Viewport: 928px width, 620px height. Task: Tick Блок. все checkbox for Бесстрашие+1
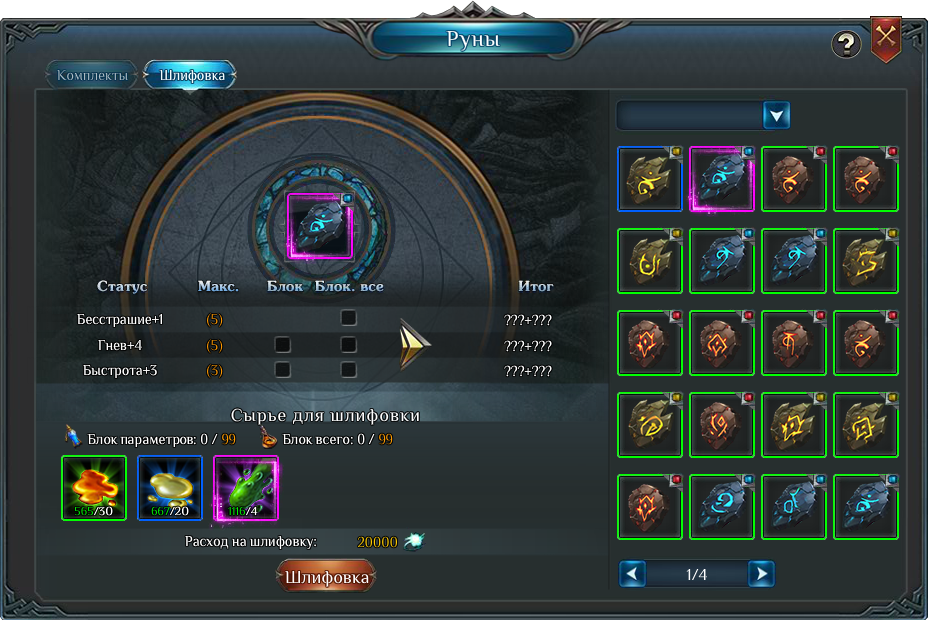click(x=348, y=318)
